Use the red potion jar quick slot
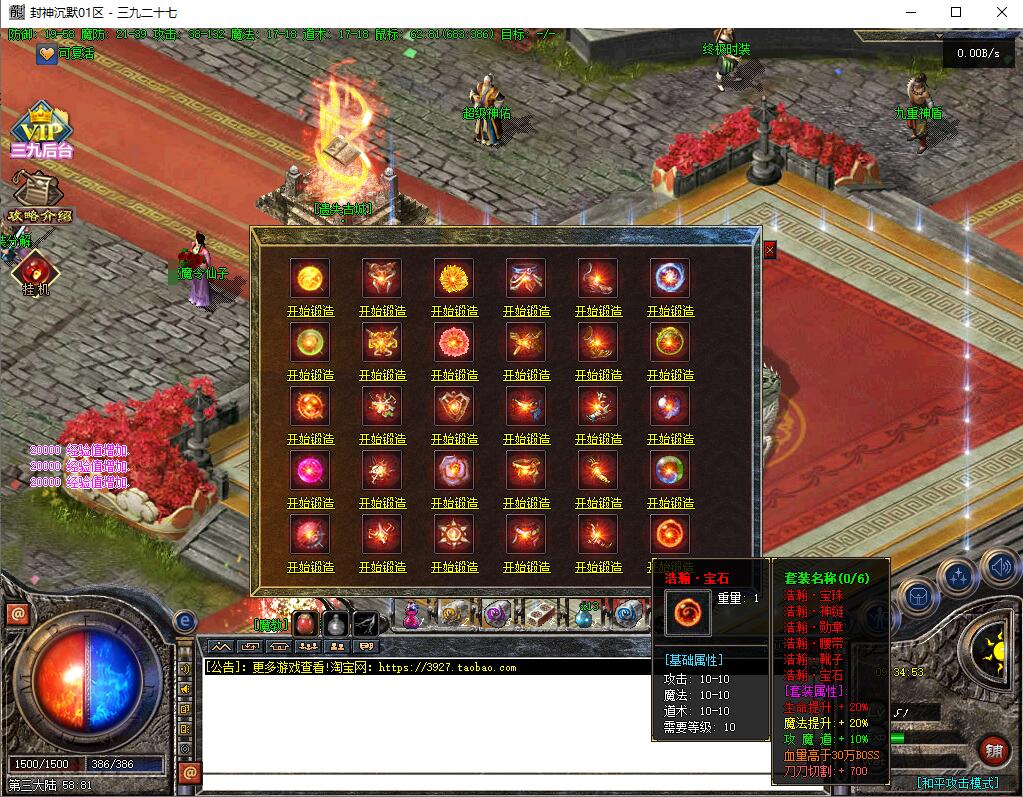This screenshot has width=1023, height=797. click(x=307, y=624)
